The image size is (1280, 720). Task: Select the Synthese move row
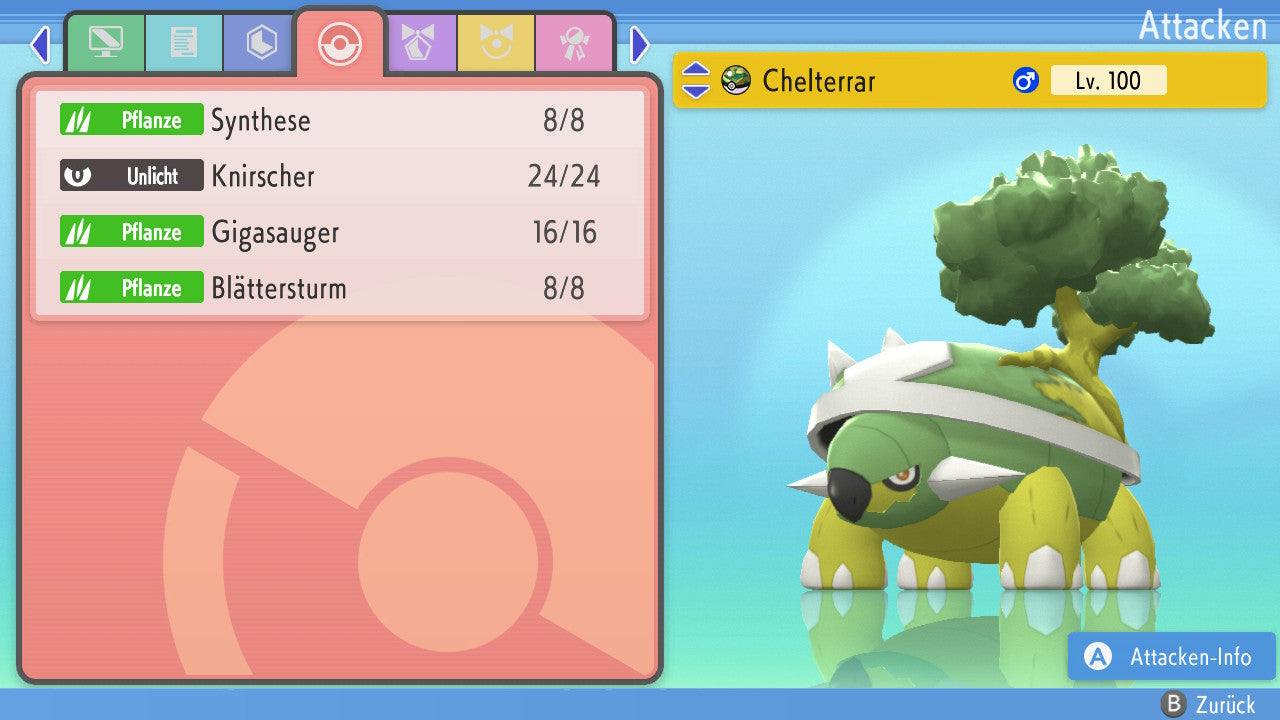(x=340, y=121)
